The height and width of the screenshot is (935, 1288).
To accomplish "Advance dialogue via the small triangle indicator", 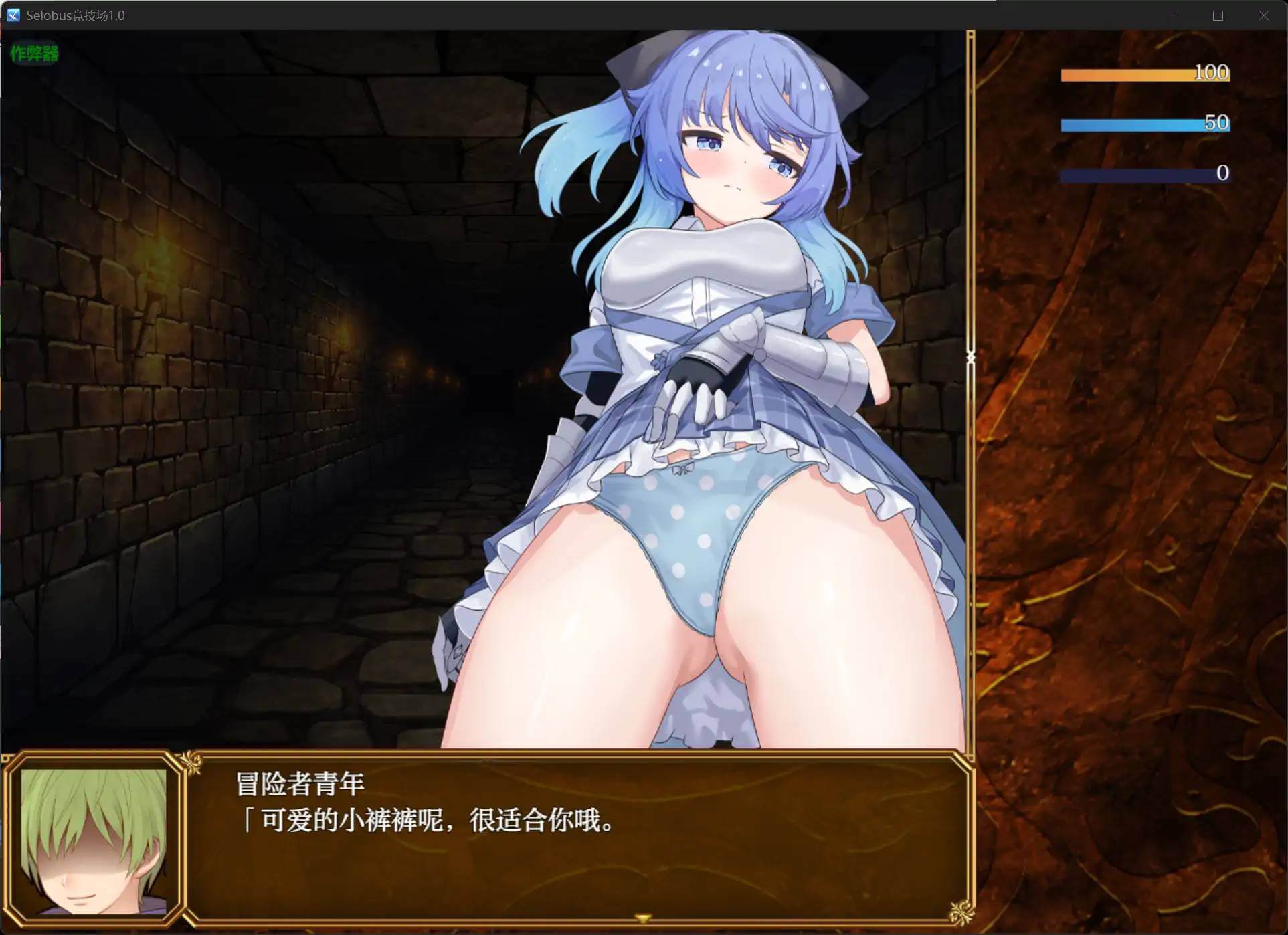I will [642, 918].
